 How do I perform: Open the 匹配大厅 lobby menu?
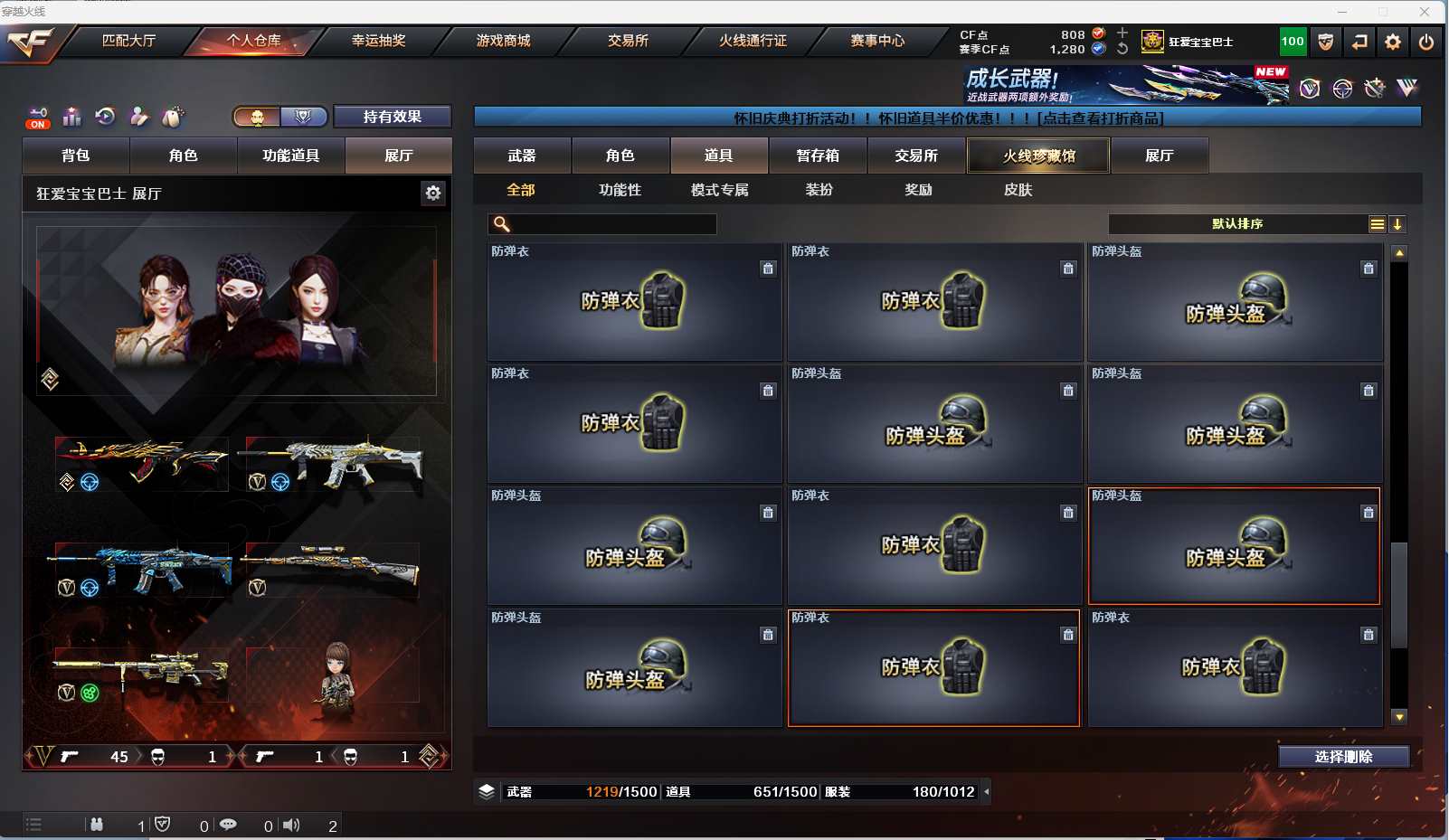point(128,41)
